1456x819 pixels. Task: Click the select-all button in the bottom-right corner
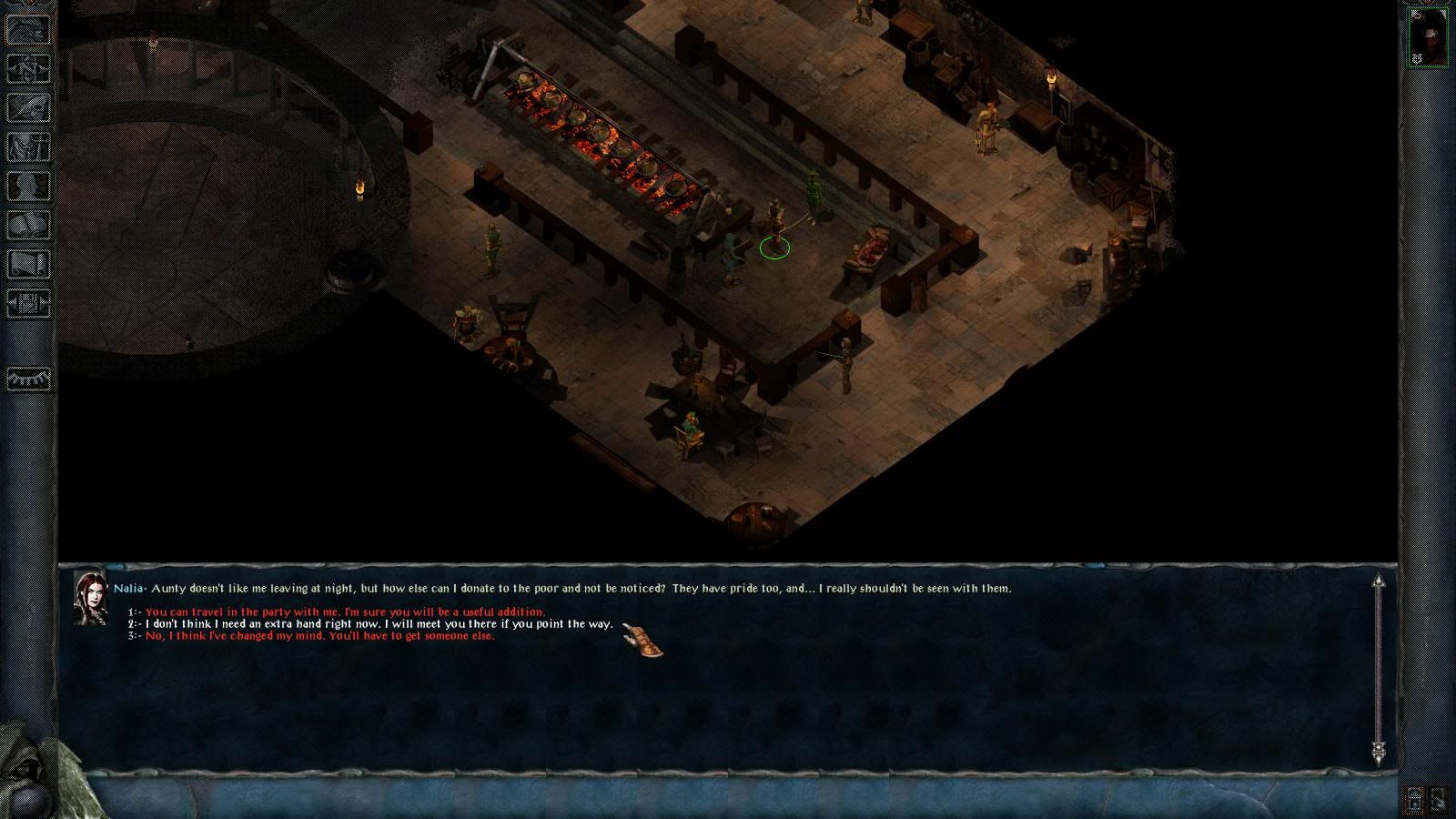point(1441,800)
